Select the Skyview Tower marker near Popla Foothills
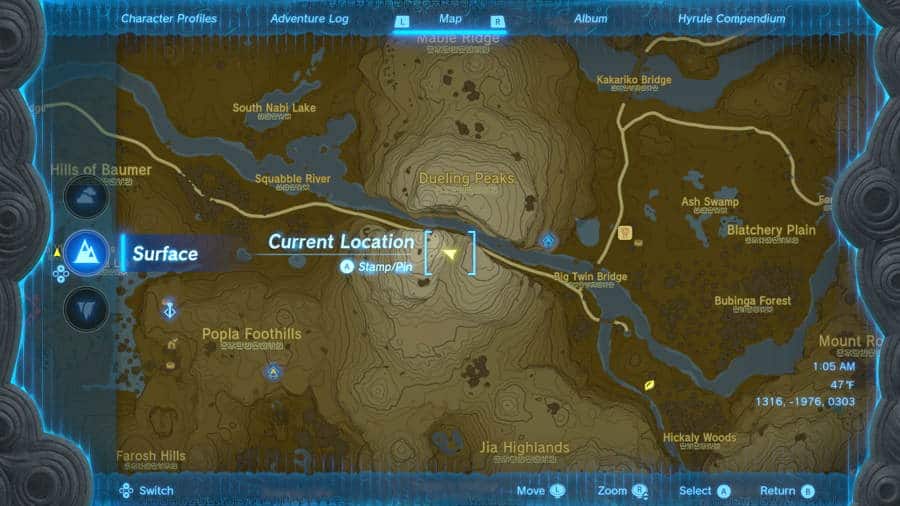900x506 pixels. coord(171,310)
